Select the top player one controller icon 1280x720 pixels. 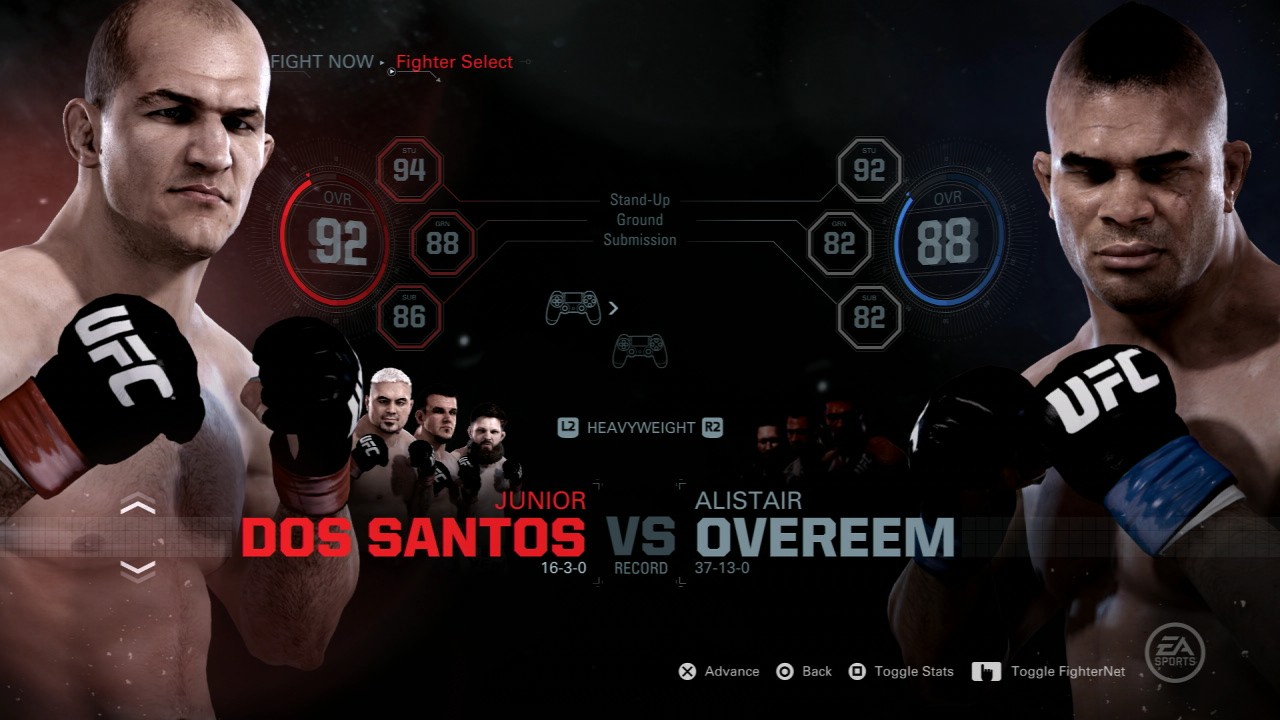(x=572, y=307)
